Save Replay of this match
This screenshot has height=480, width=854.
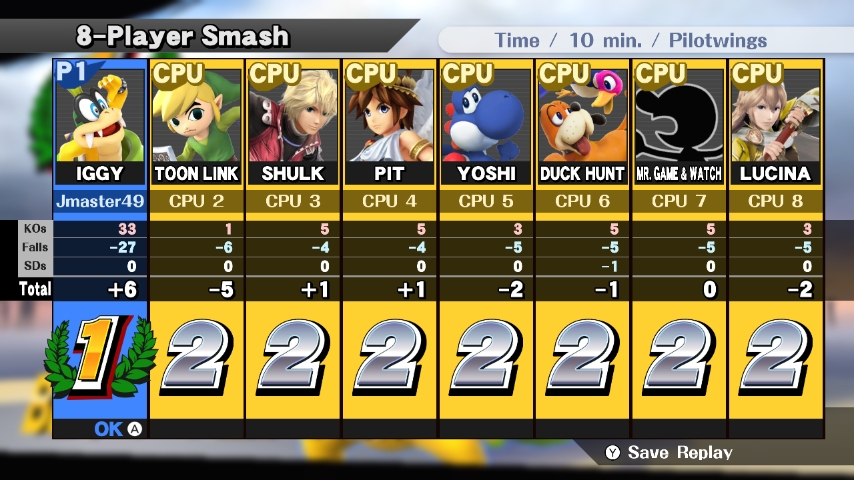[x=668, y=453]
